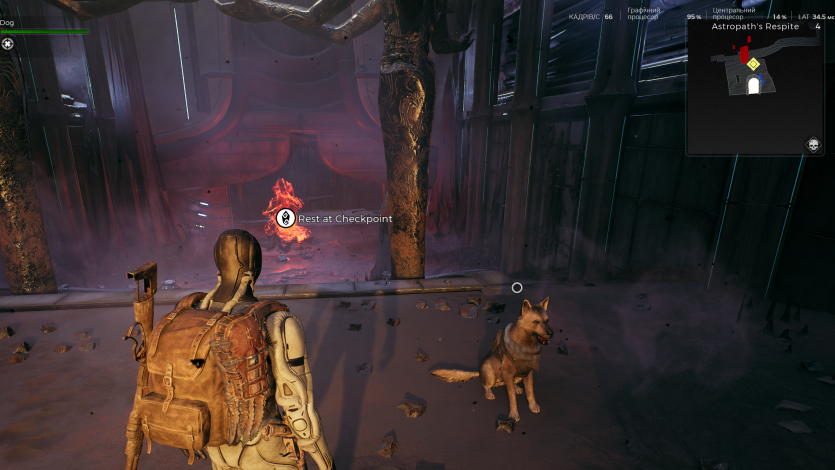Screen dimensions: 835x470
Task: Activate the Rest at Checkpoint crystal icon
Action: click(286, 218)
